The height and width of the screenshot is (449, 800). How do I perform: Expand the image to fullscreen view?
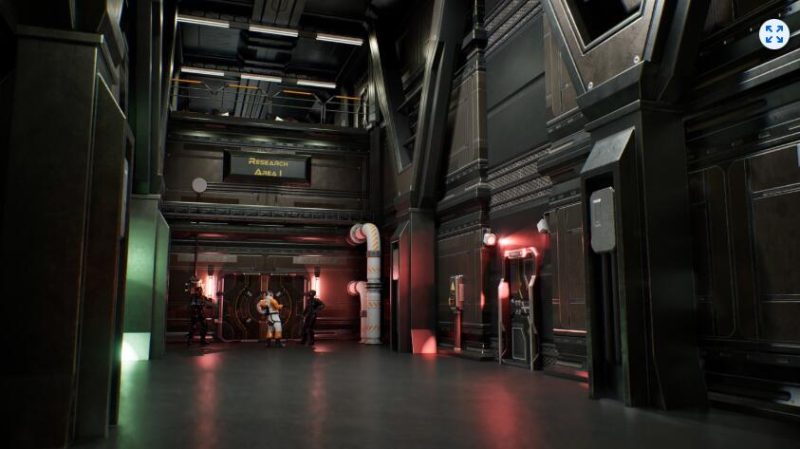click(773, 34)
